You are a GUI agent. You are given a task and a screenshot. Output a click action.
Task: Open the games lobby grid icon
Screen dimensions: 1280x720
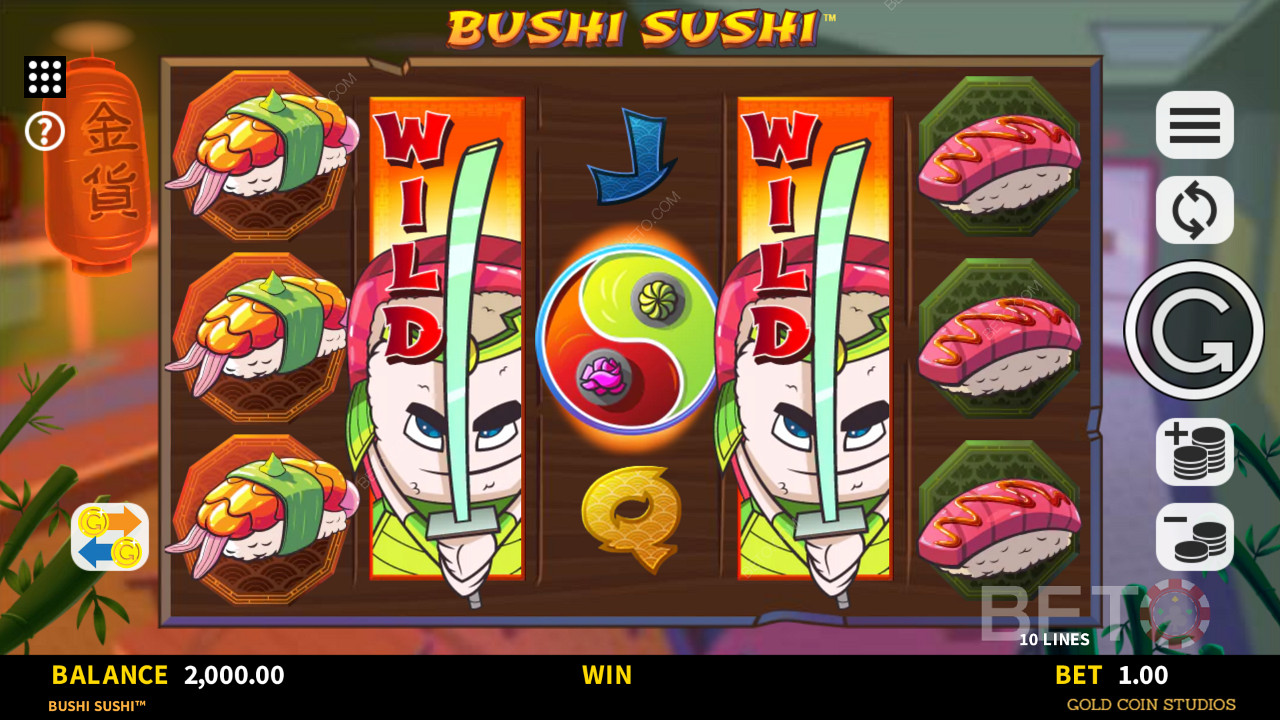[x=44, y=77]
